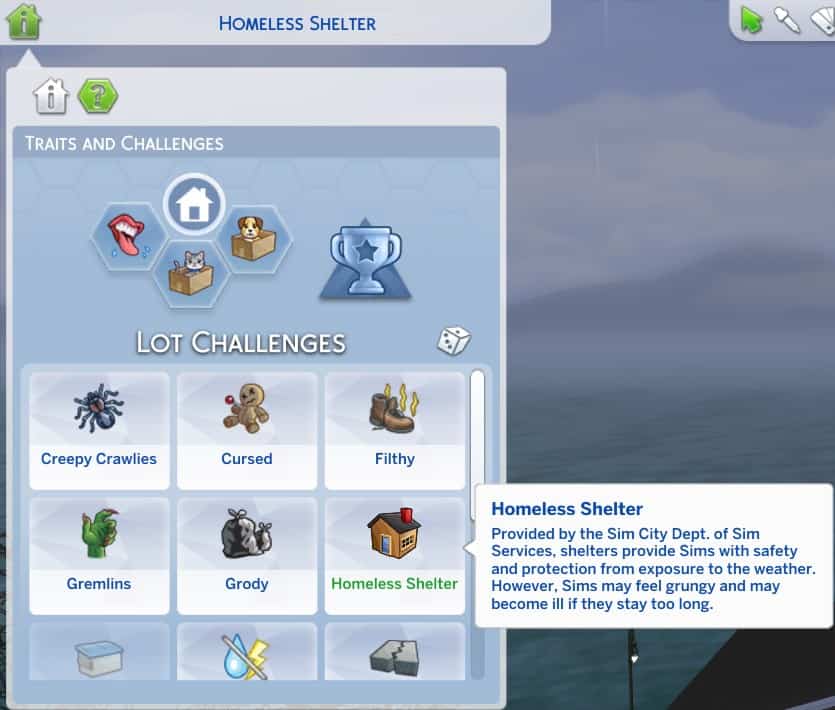The height and width of the screenshot is (710, 835).
Task: Select the no water and power challenge
Action: pyautogui.click(x=247, y=655)
